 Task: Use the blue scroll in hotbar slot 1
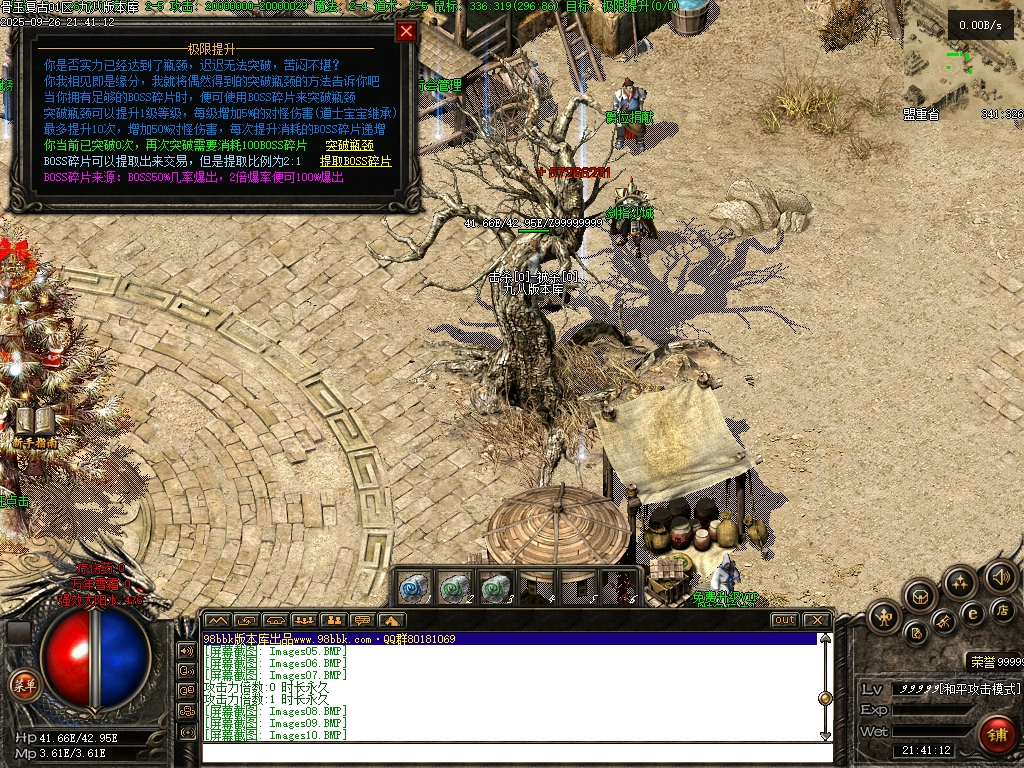(415, 587)
